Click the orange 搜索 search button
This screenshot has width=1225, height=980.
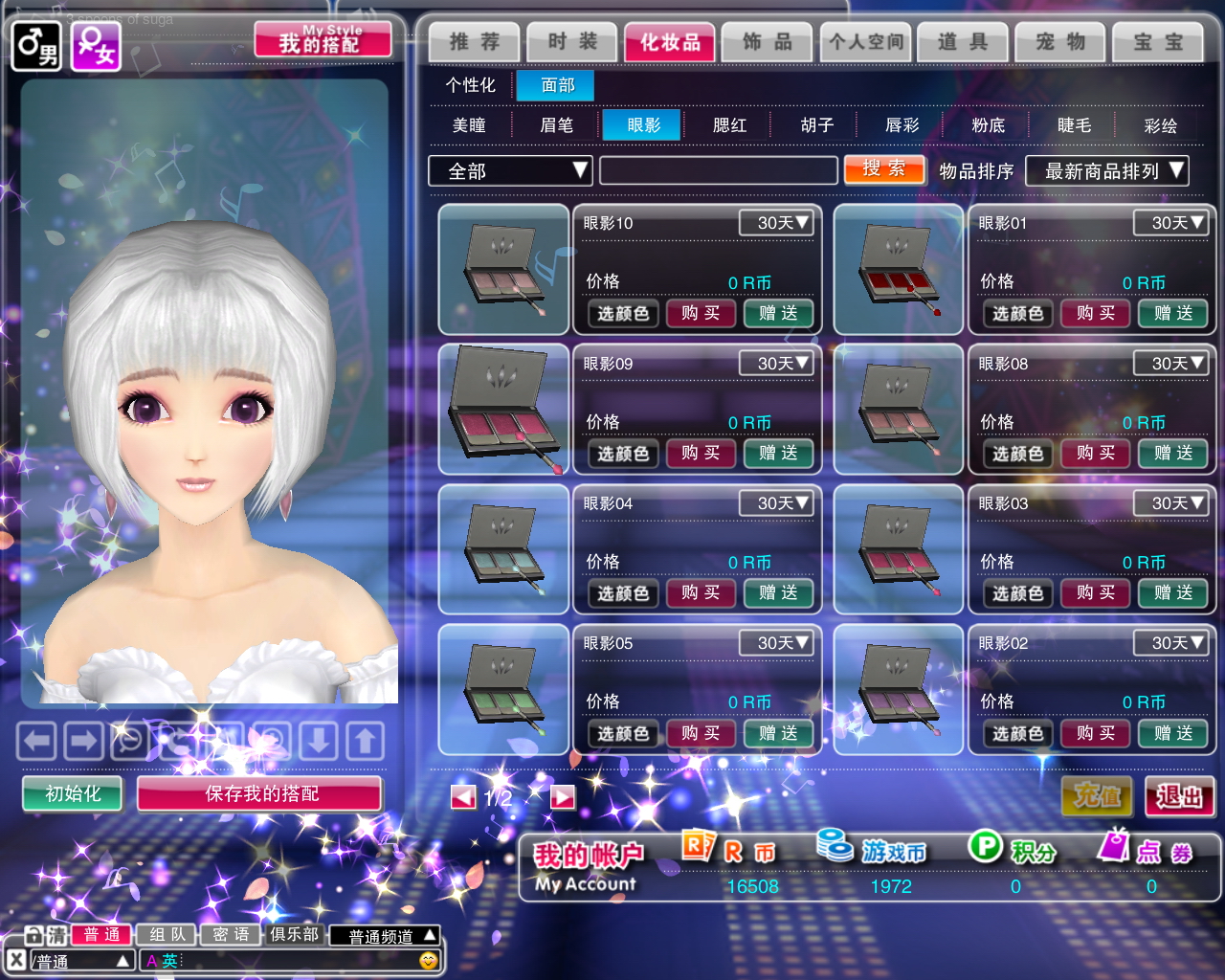pyautogui.click(x=884, y=169)
